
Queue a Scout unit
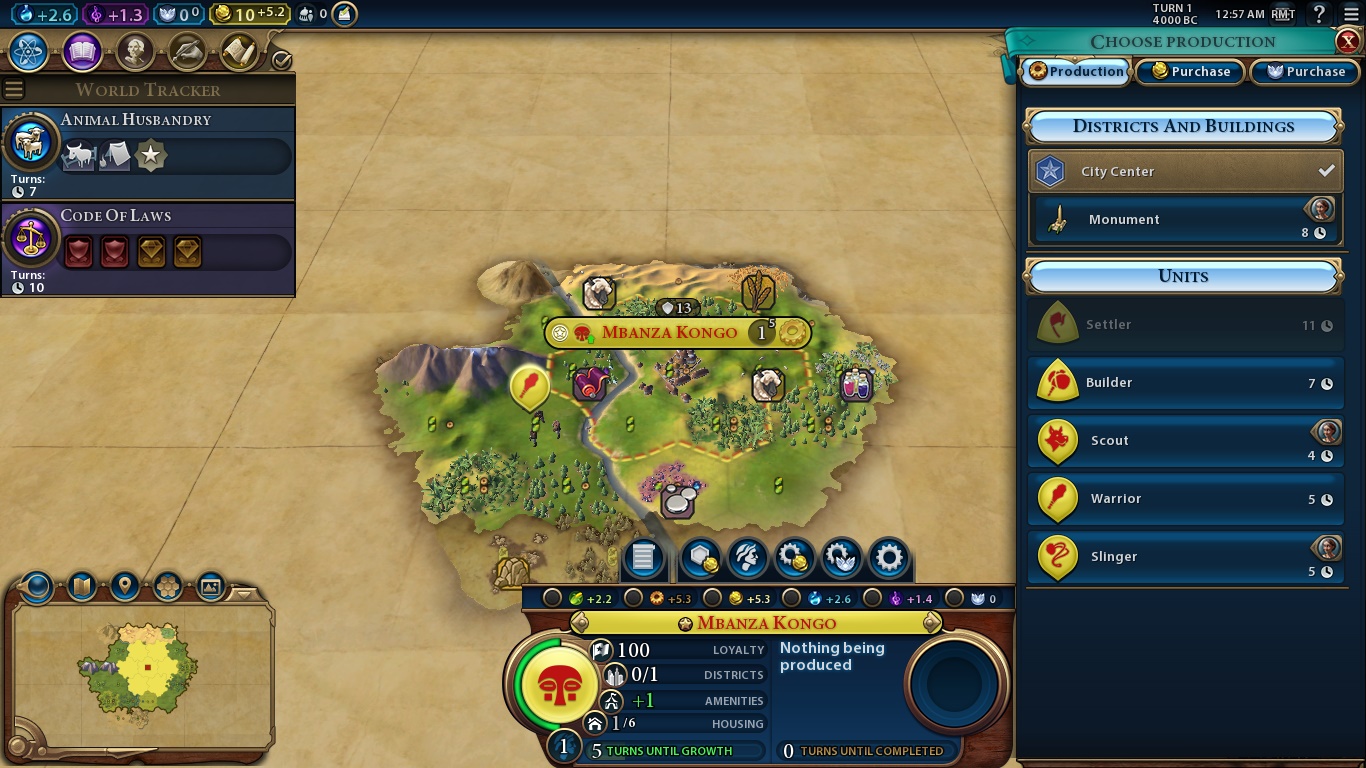[x=1185, y=441]
